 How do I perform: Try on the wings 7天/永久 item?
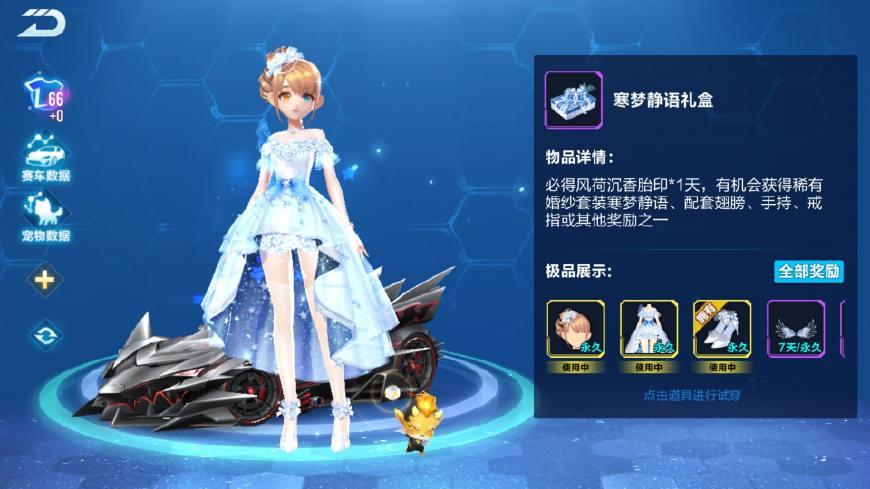click(x=796, y=329)
